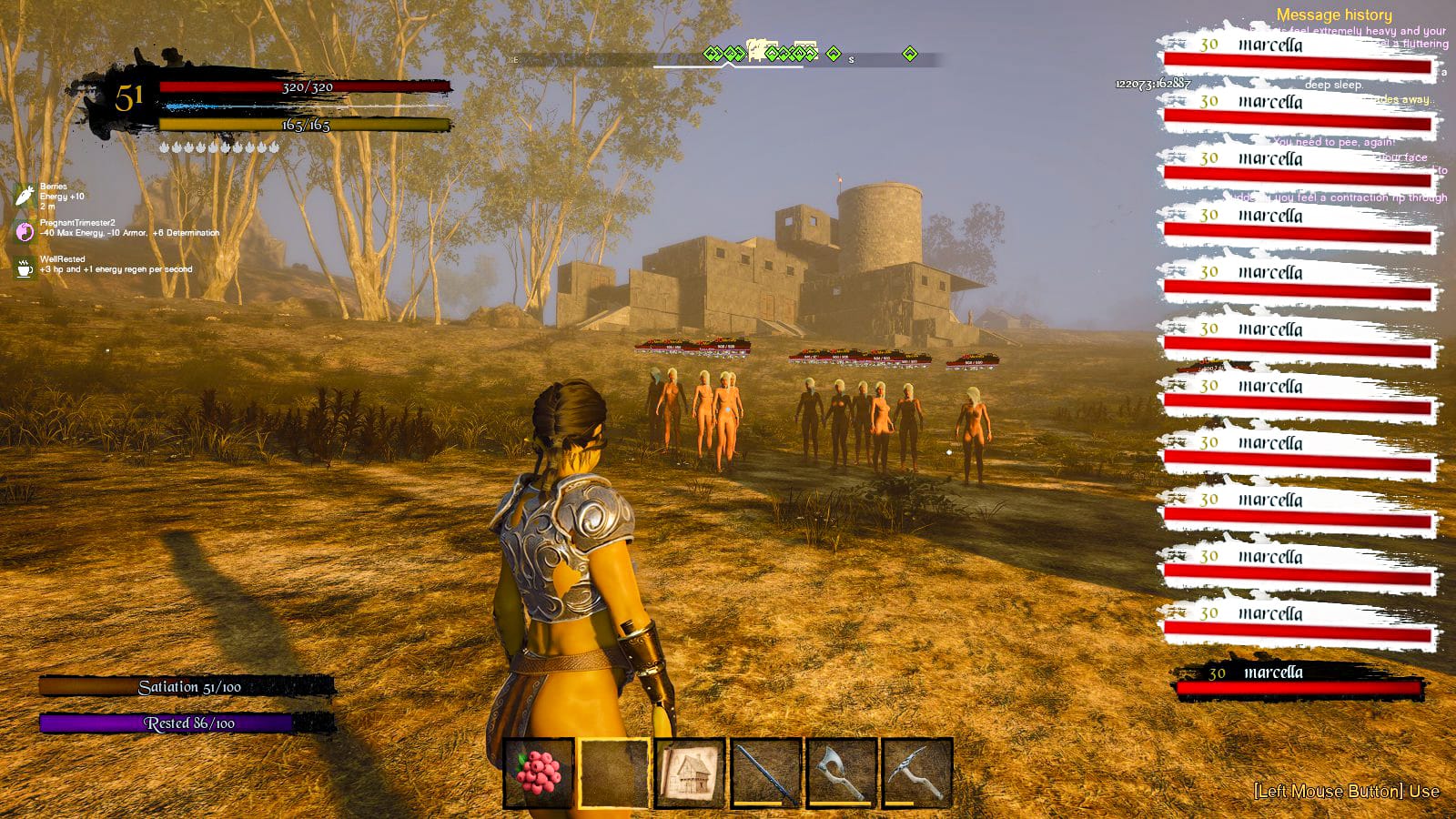Click the Berries energy buff icon
The height and width of the screenshot is (819, 1456).
click(25, 196)
